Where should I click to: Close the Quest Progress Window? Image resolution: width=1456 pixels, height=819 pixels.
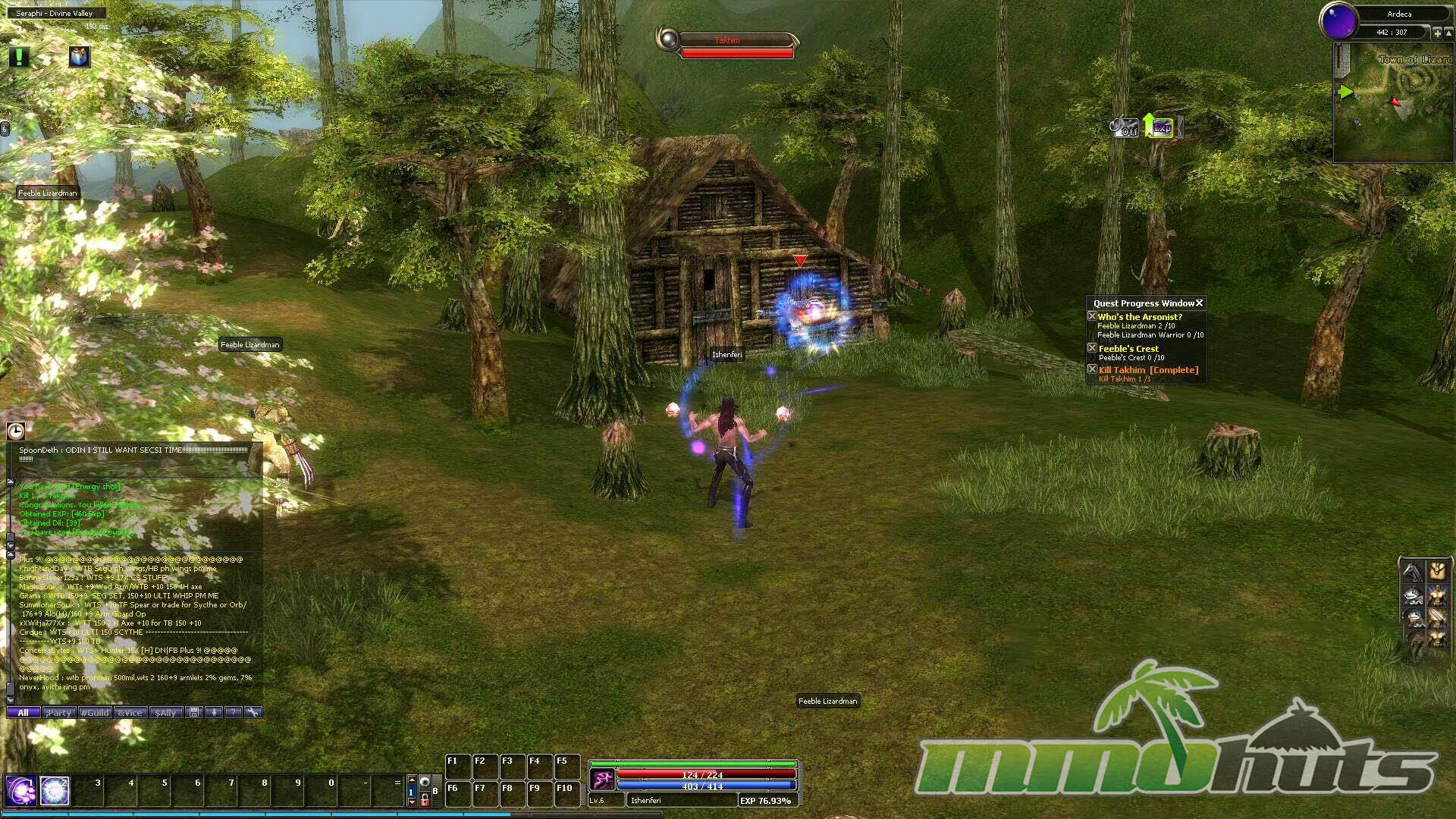coord(1200,303)
